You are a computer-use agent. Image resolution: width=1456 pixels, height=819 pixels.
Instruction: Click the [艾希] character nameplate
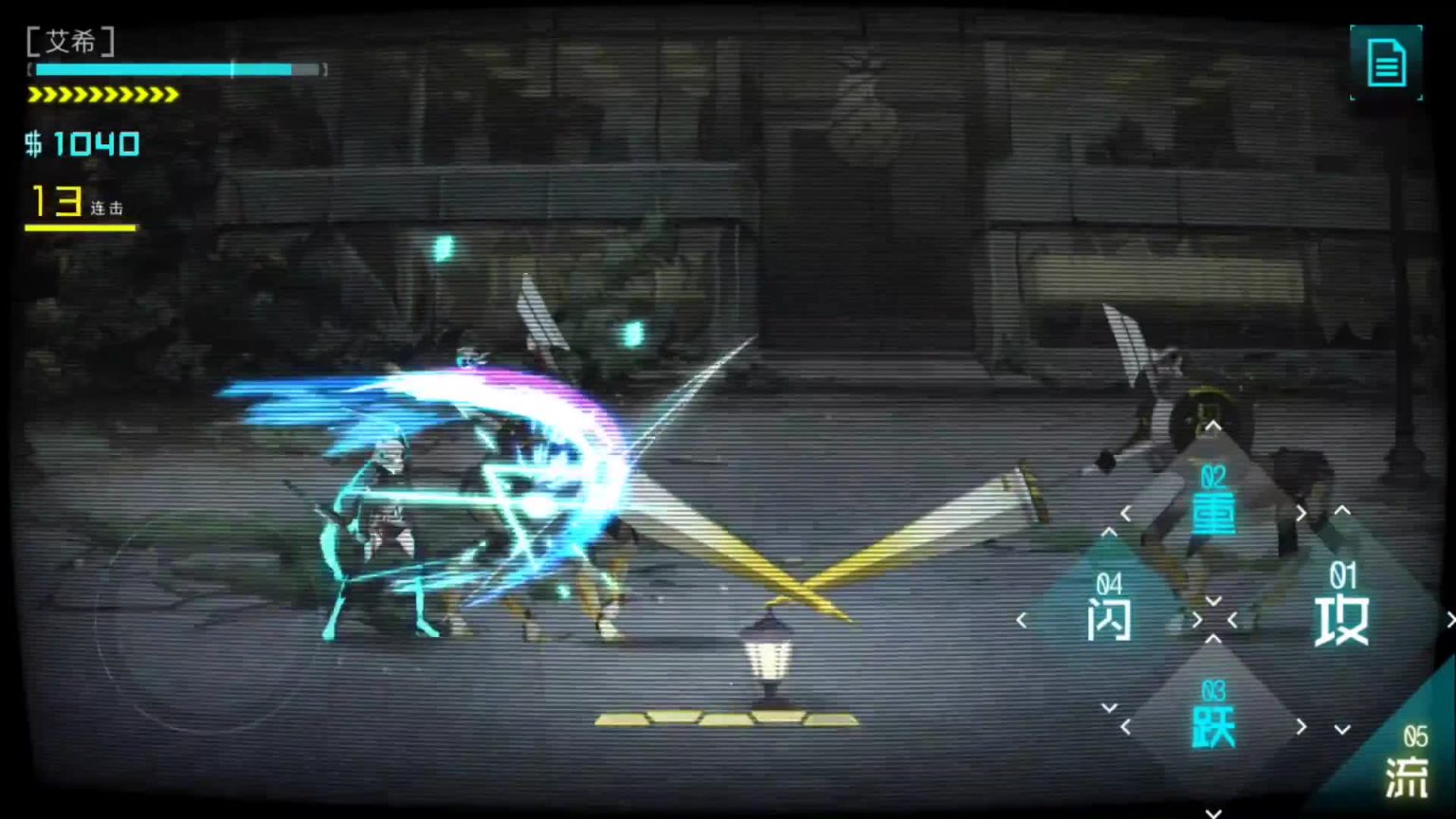pyautogui.click(x=71, y=42)
